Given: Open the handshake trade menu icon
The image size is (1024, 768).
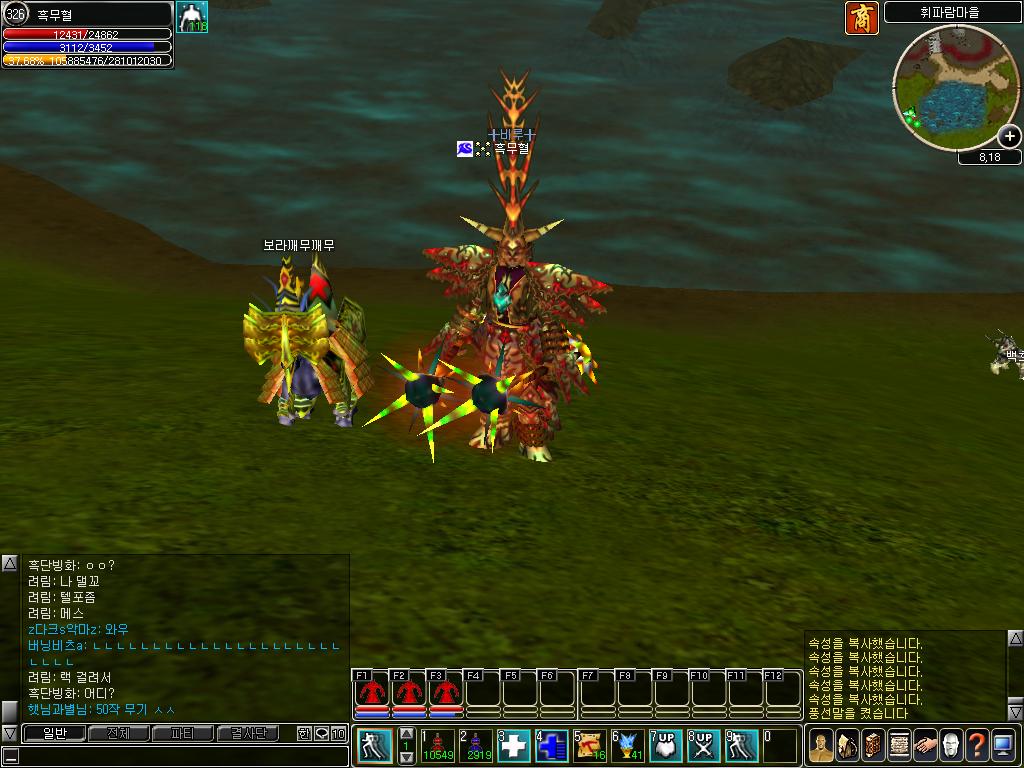Looking at the screenshot, I should click(925, 745).
